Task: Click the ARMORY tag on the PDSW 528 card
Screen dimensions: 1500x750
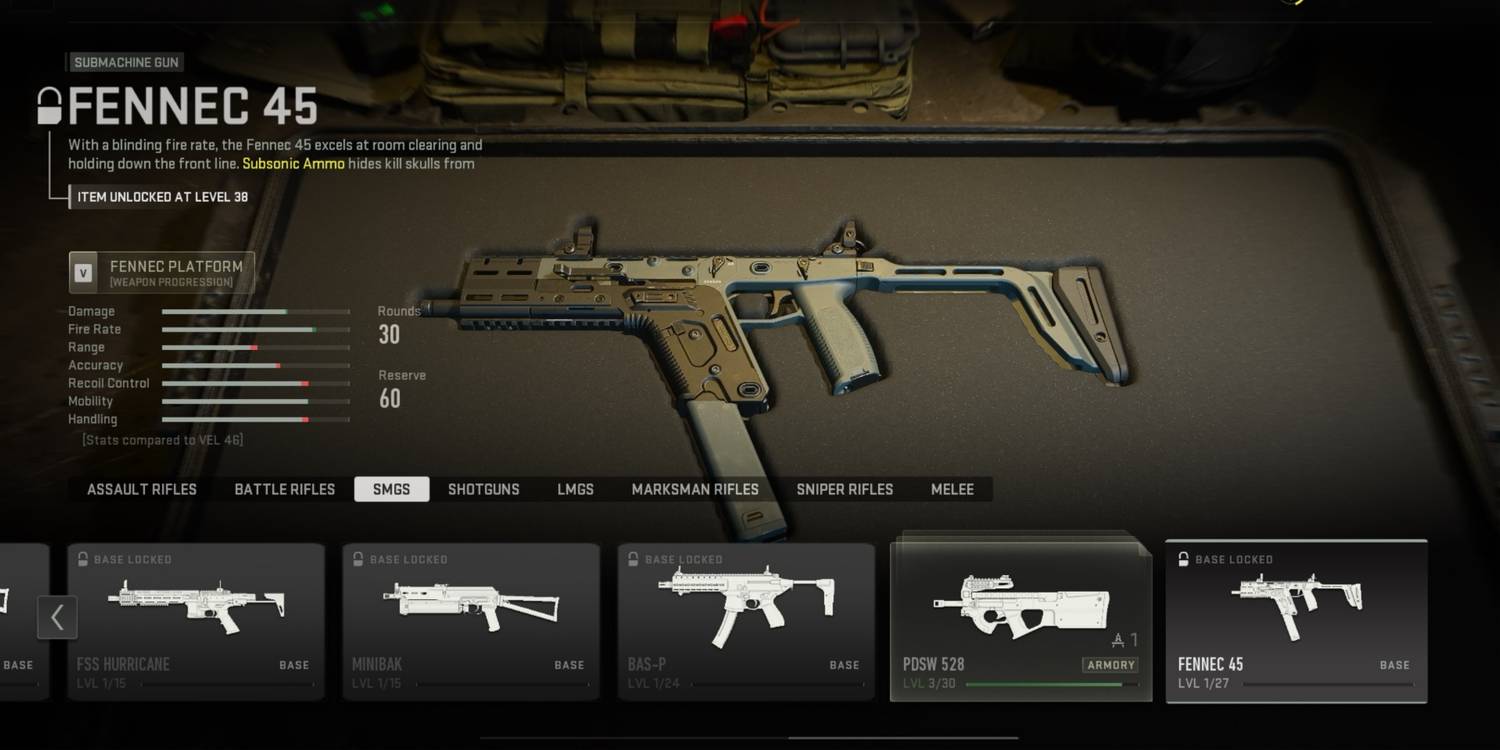Action: click(1110, 664)
